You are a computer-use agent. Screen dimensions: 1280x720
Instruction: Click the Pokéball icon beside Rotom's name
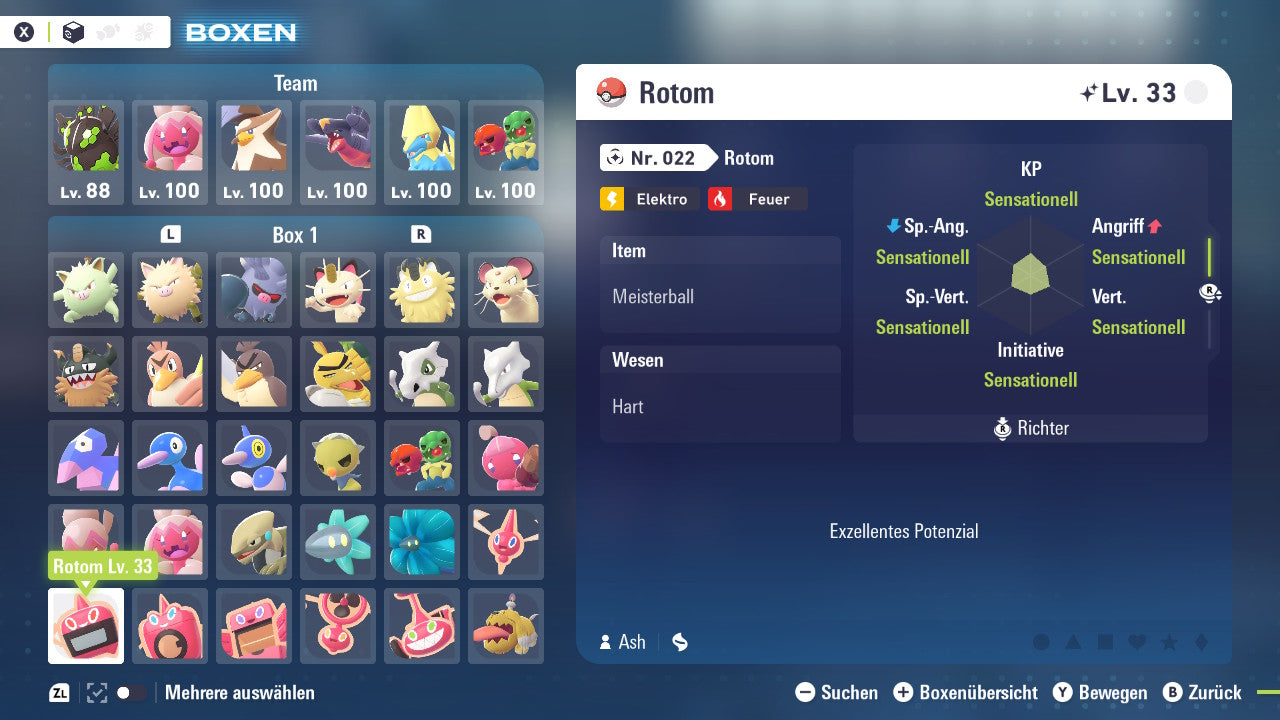[610, 92]
